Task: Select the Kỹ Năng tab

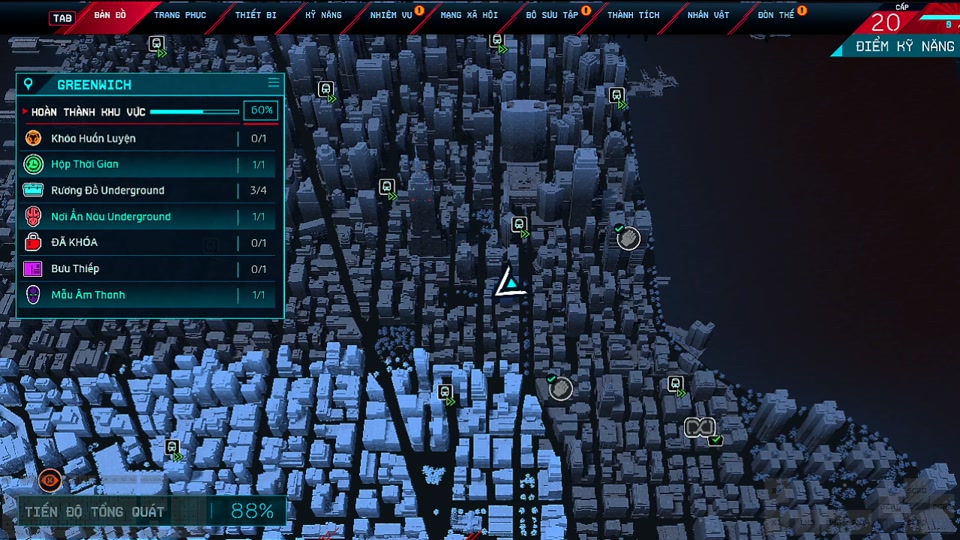Action: 323,16
